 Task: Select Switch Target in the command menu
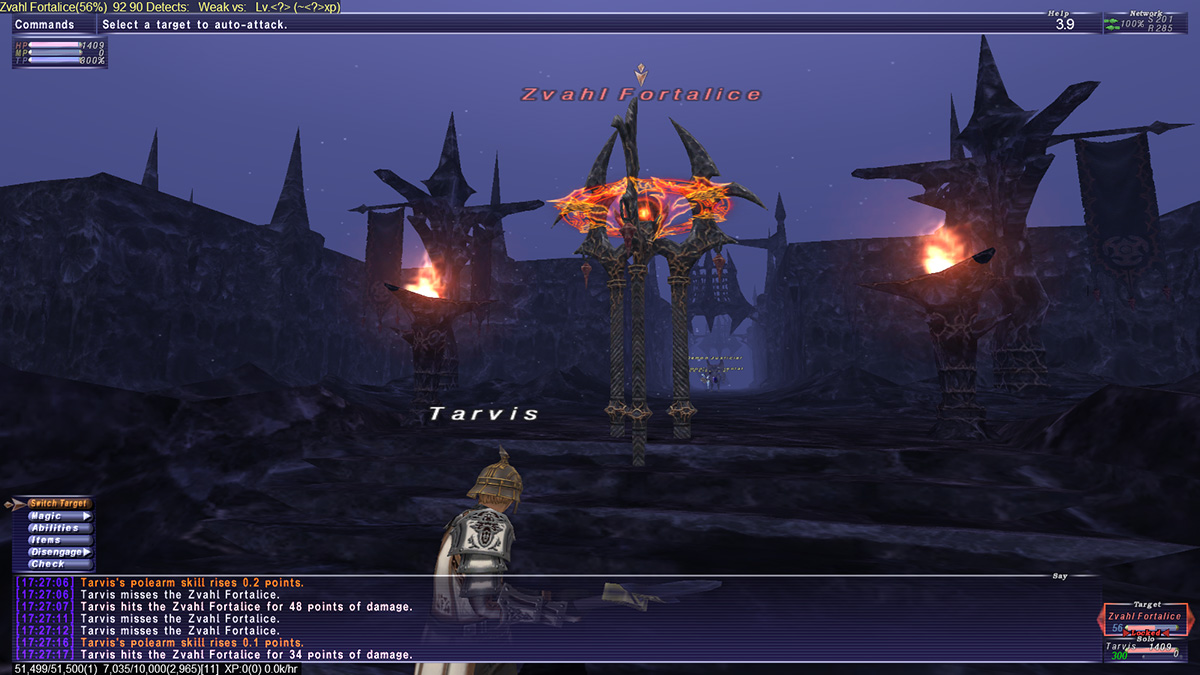click(58, 504)
